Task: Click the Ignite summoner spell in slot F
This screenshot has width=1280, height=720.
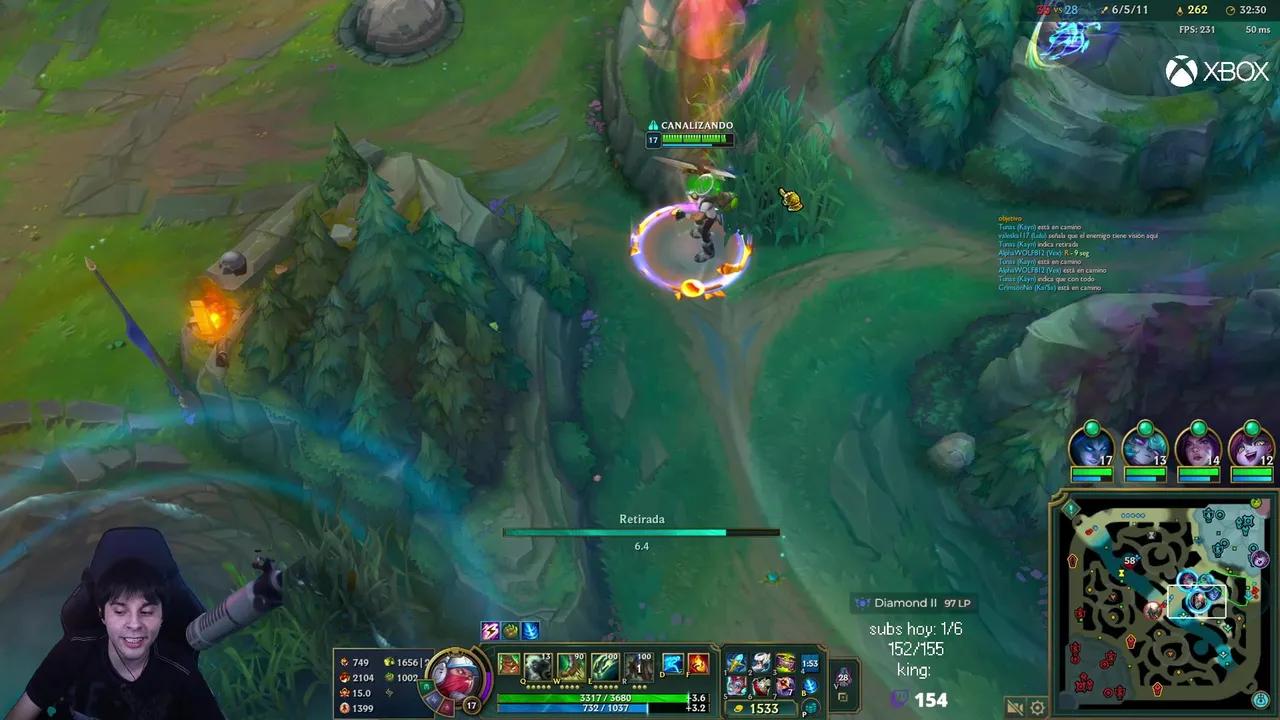Action: (x=697, y=664)
